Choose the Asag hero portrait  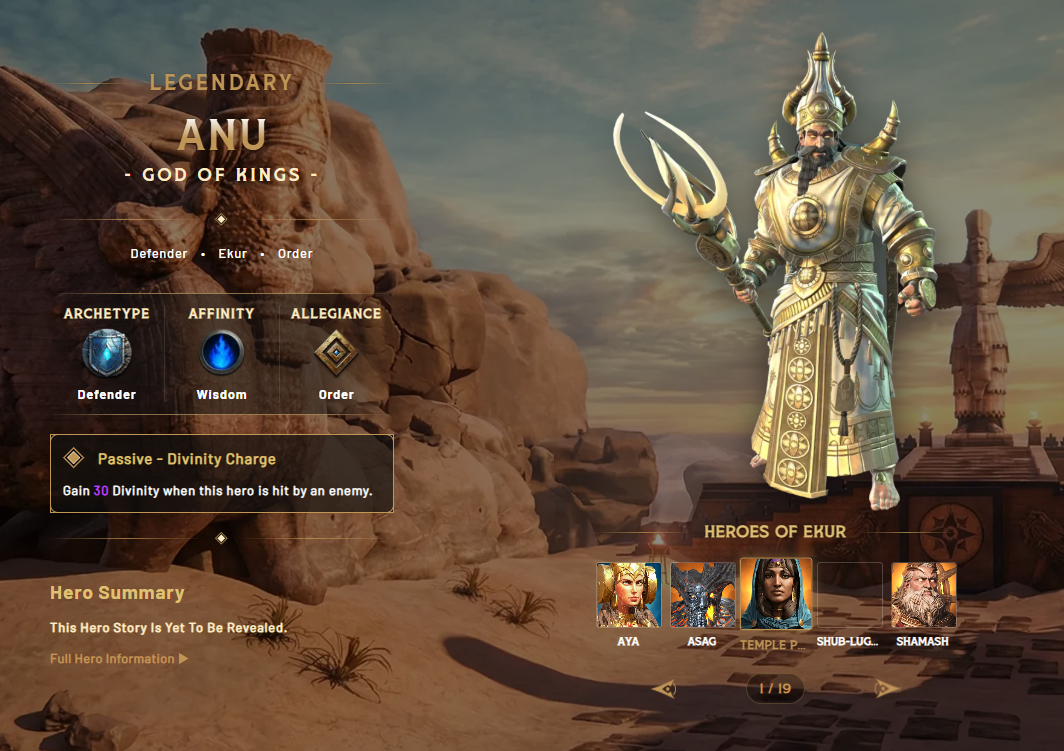(x=702, y=595)
